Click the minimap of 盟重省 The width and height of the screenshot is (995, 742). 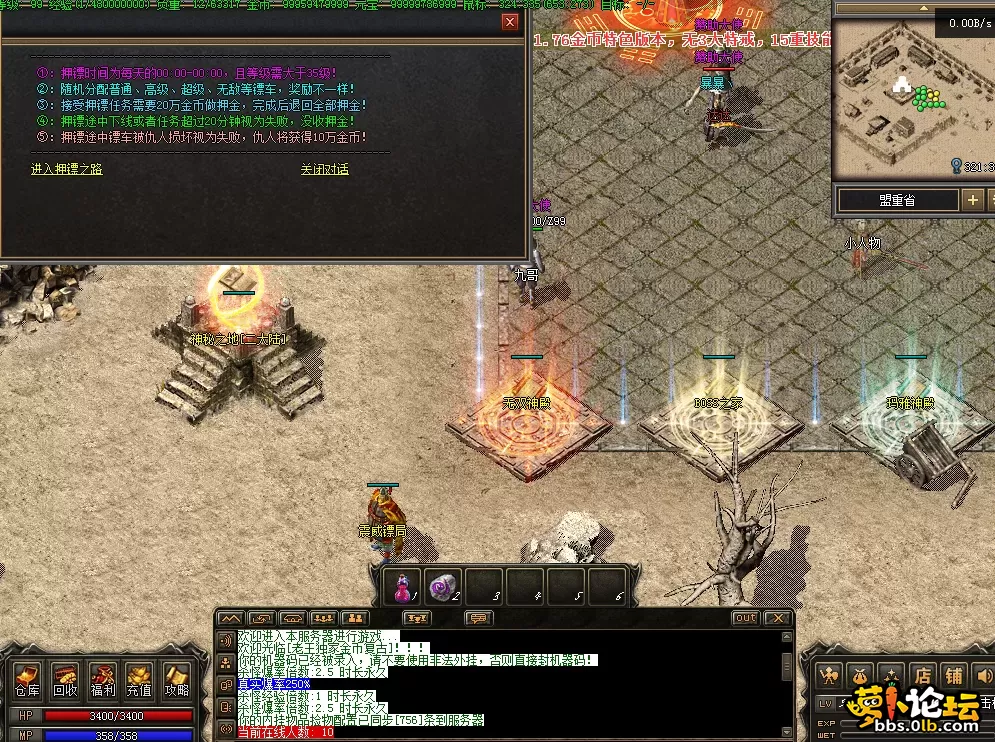point(895,100)
